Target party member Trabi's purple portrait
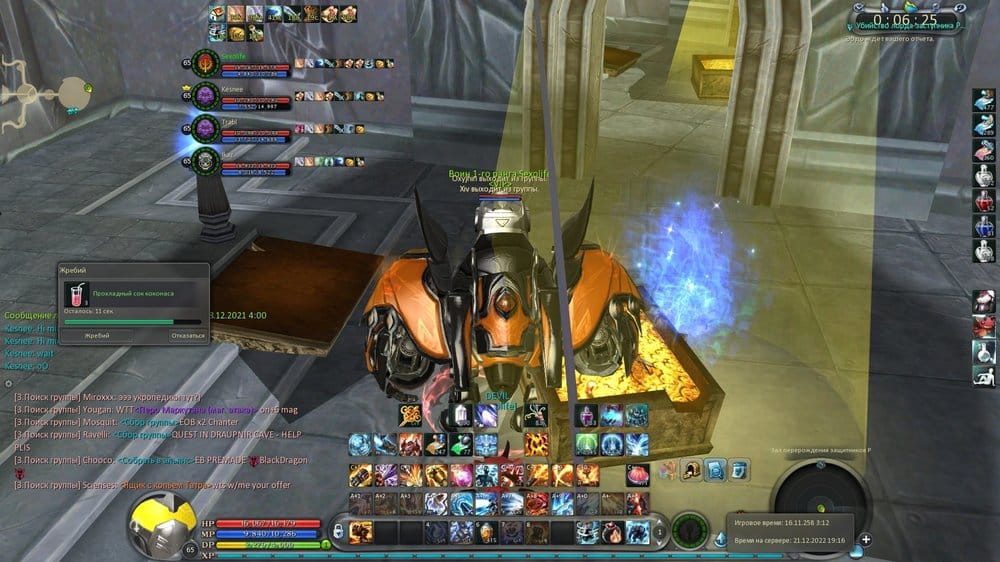This screenshot has height=562, width=1000. pyautogui.click(x=205, y=128)
